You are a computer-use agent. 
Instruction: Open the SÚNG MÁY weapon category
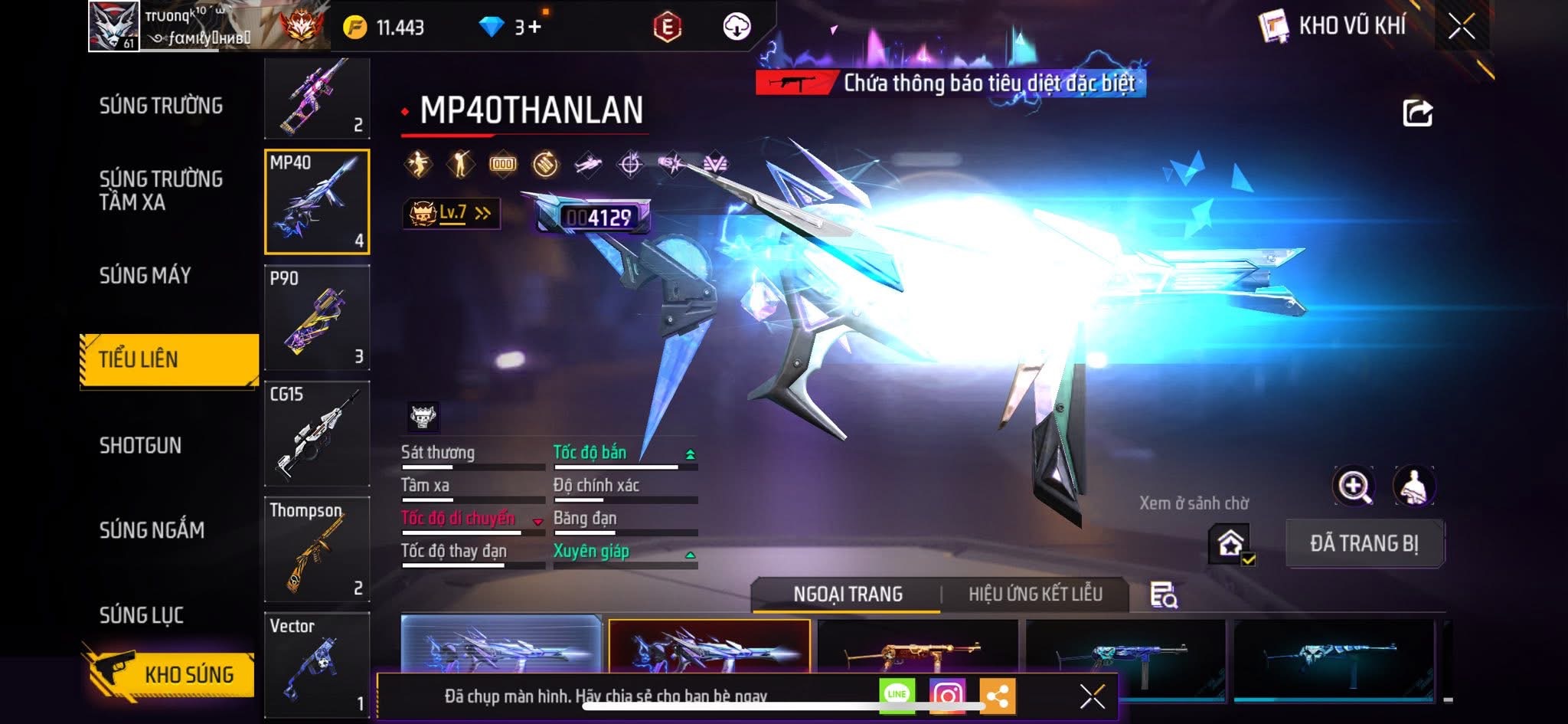(145, 276)
